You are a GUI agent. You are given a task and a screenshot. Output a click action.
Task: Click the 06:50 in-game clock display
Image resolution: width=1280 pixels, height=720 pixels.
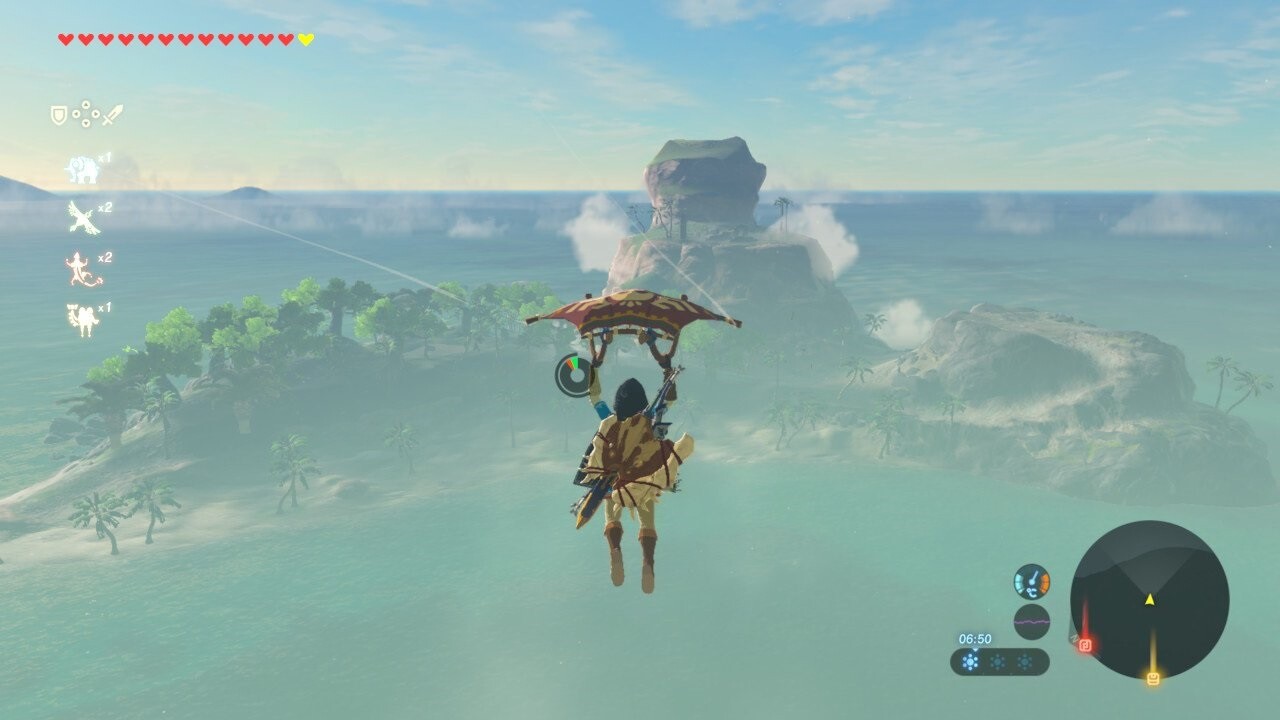pos(975,638)
